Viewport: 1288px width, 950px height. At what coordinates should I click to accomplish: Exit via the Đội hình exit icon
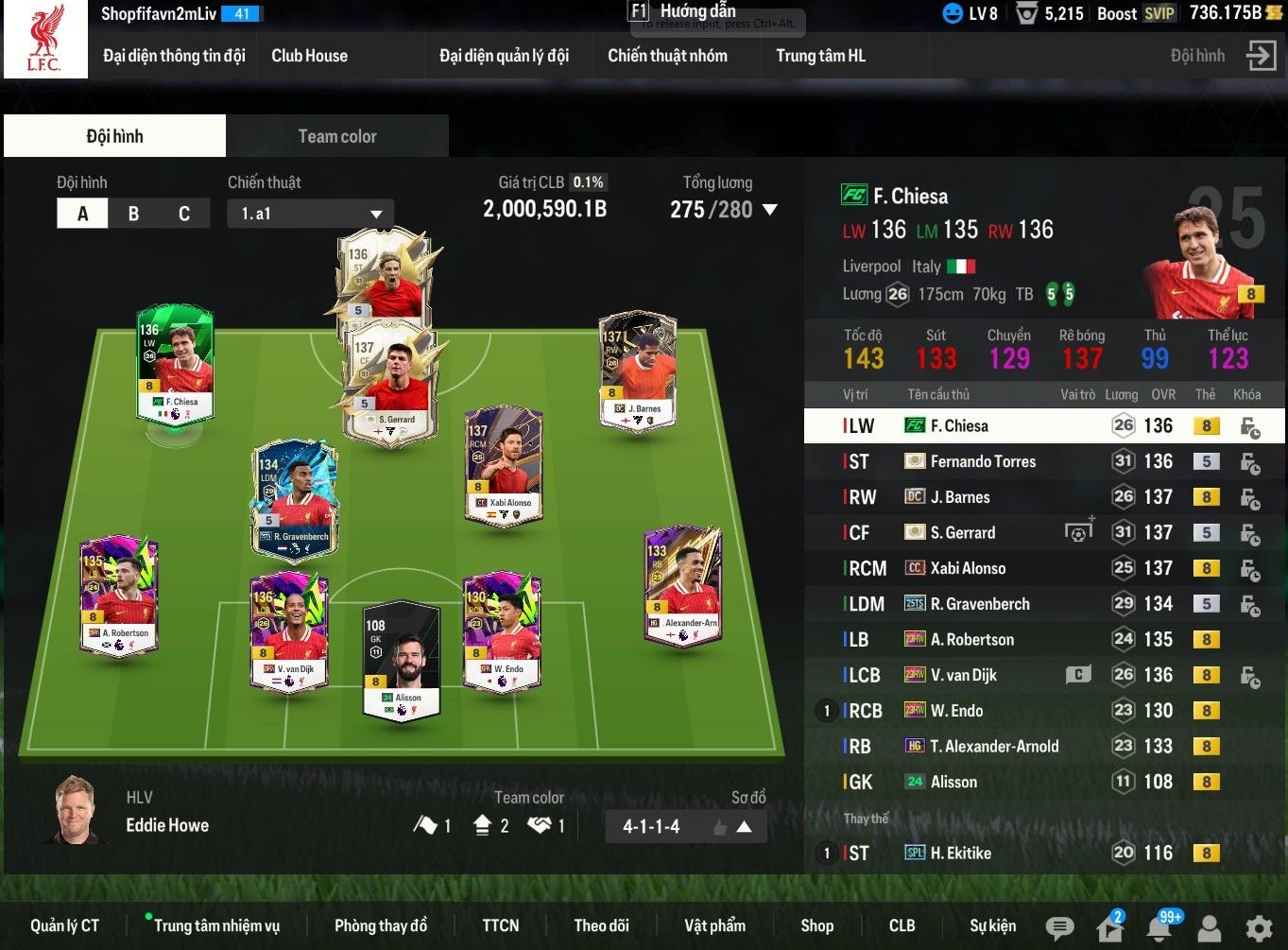(x=1261, y=56)
